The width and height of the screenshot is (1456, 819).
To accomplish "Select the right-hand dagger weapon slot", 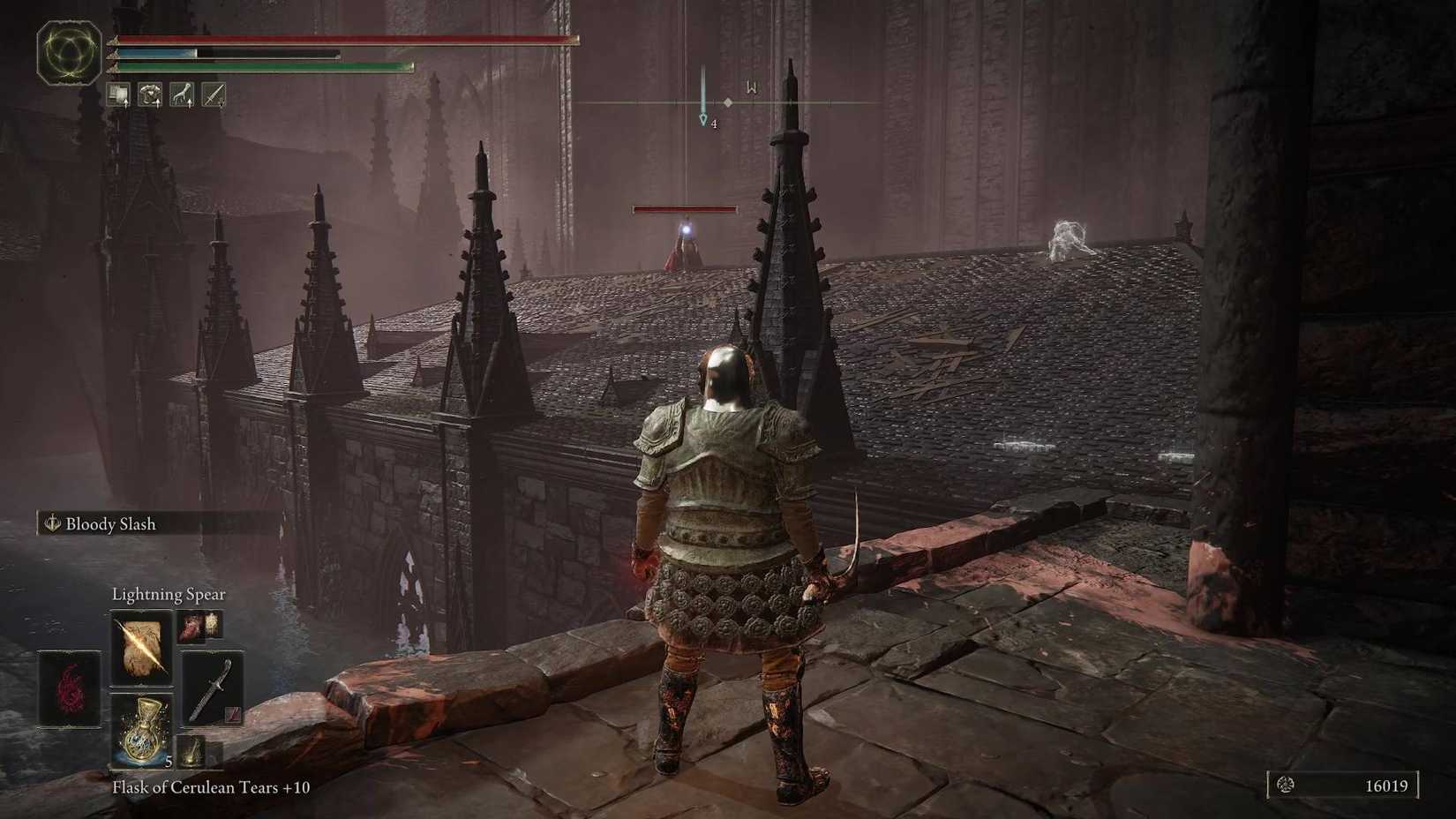I will pos(212,689).
